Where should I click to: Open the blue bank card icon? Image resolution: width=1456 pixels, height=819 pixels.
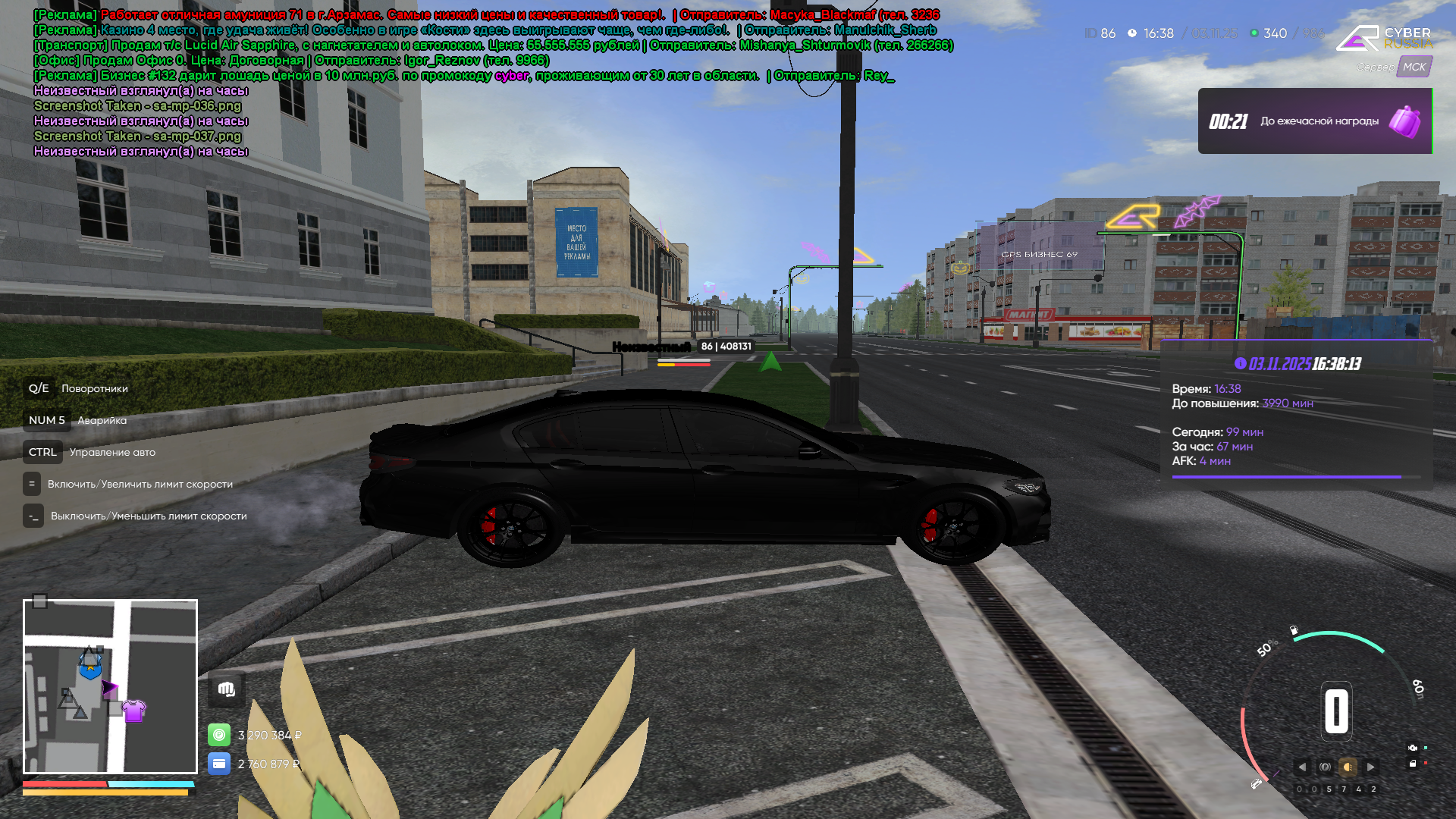[x=220, y=764]
